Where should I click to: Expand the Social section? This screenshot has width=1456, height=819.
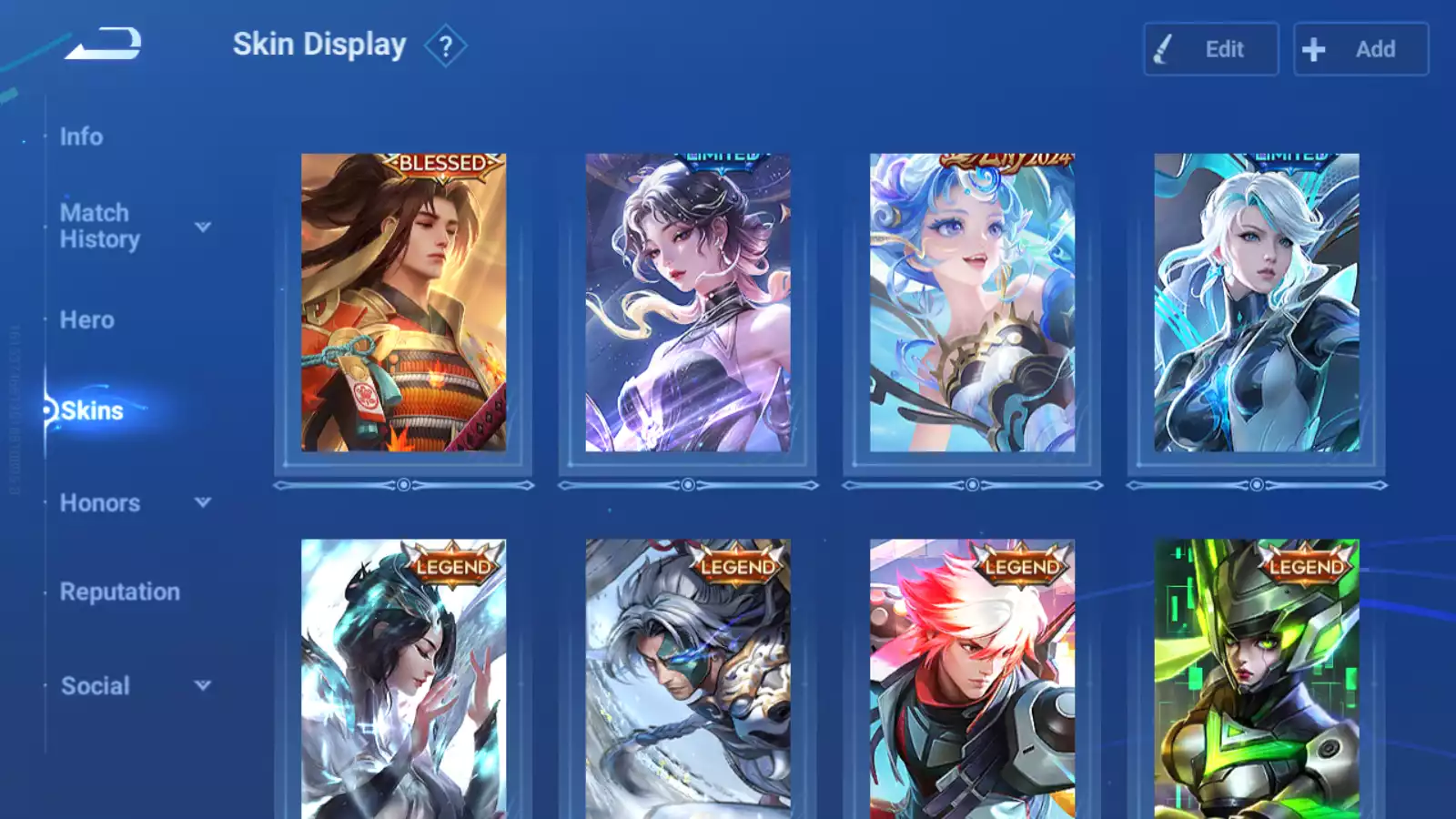(203, 685)
